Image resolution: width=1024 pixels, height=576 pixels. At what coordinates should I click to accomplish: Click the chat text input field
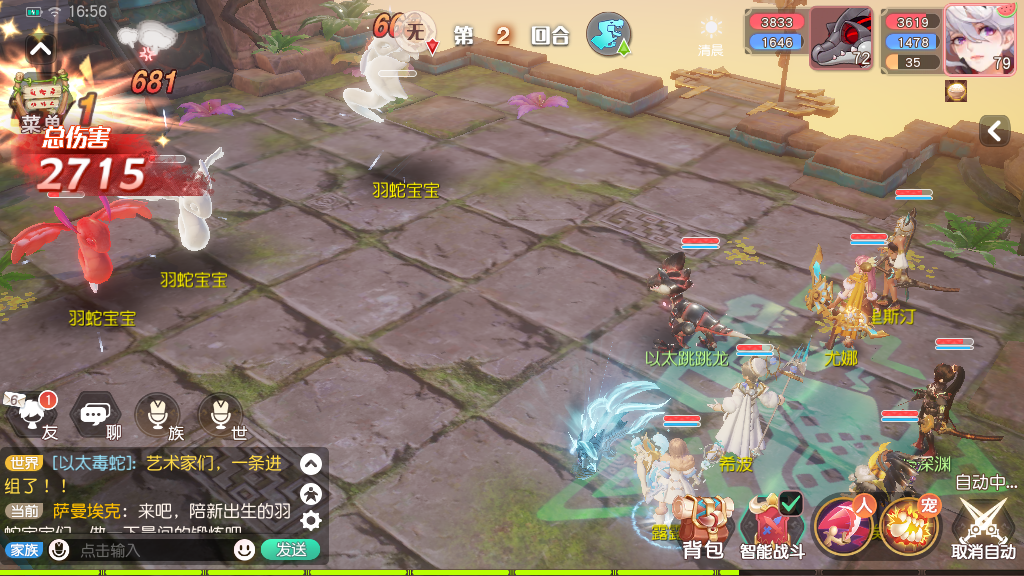click(x=150, y=549)
